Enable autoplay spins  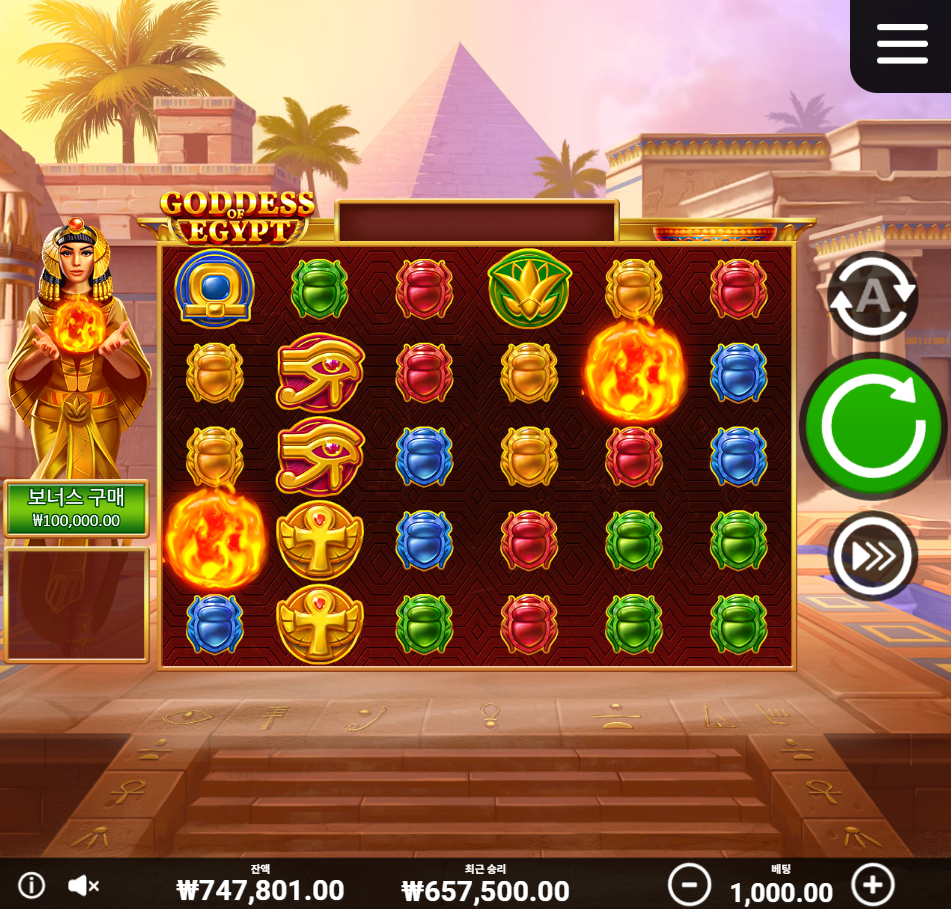[x=872, y=296]
